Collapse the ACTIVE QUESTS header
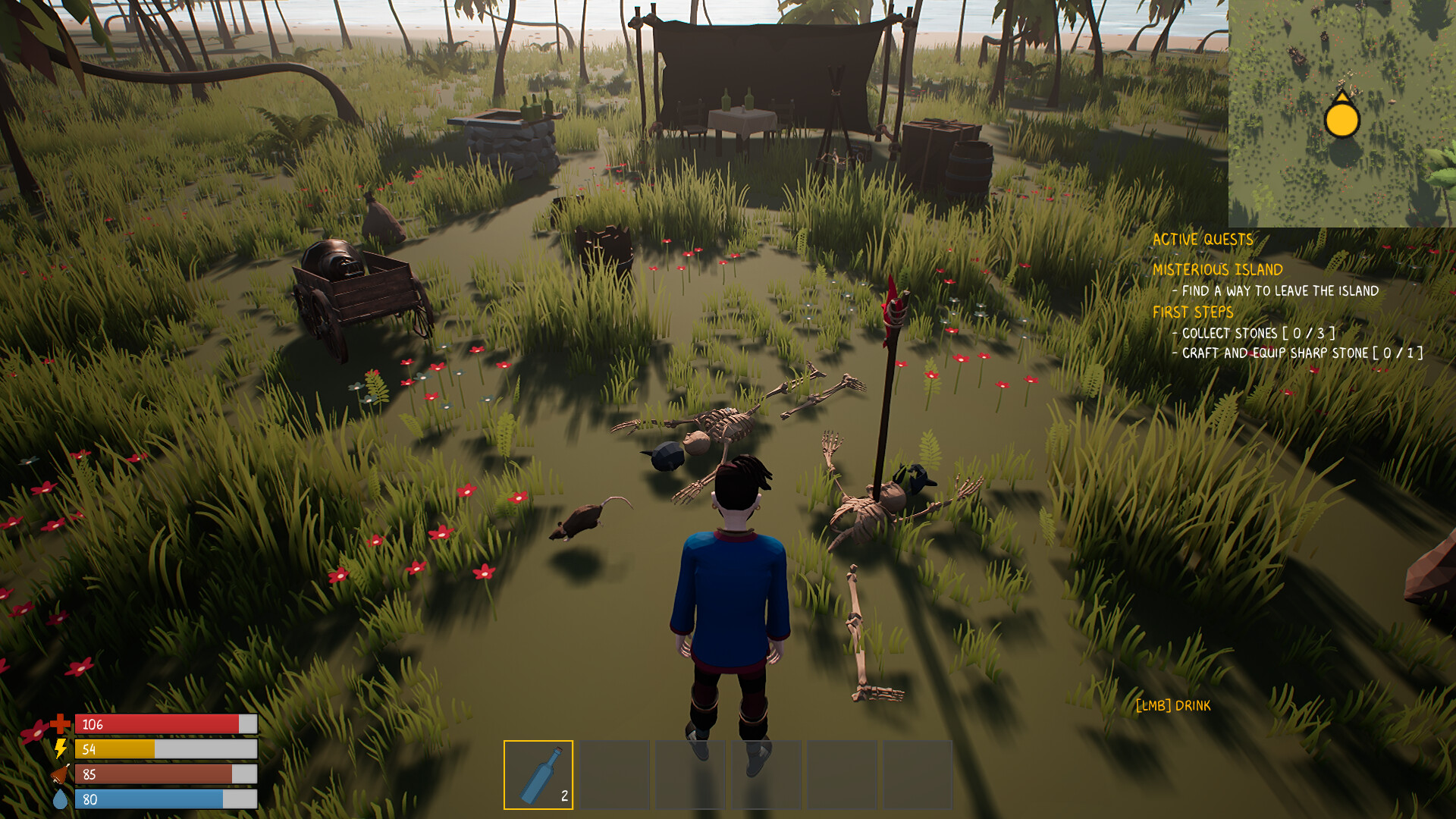This screenshot has height=819, width=1456. coord(1203,239)
